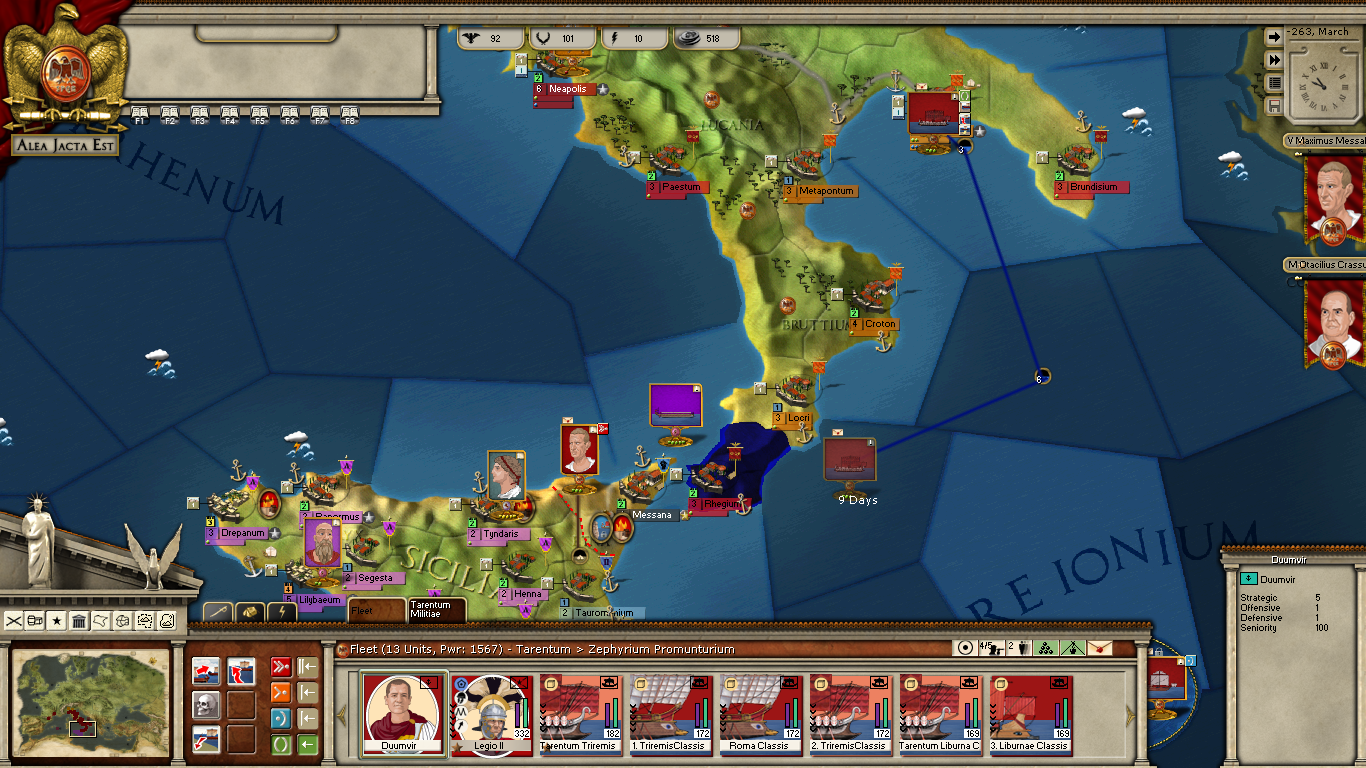Image resolution: width=1366 pixels, height=768 pixels.
Task: Activate the skull special order button
Action: point(206,705)
